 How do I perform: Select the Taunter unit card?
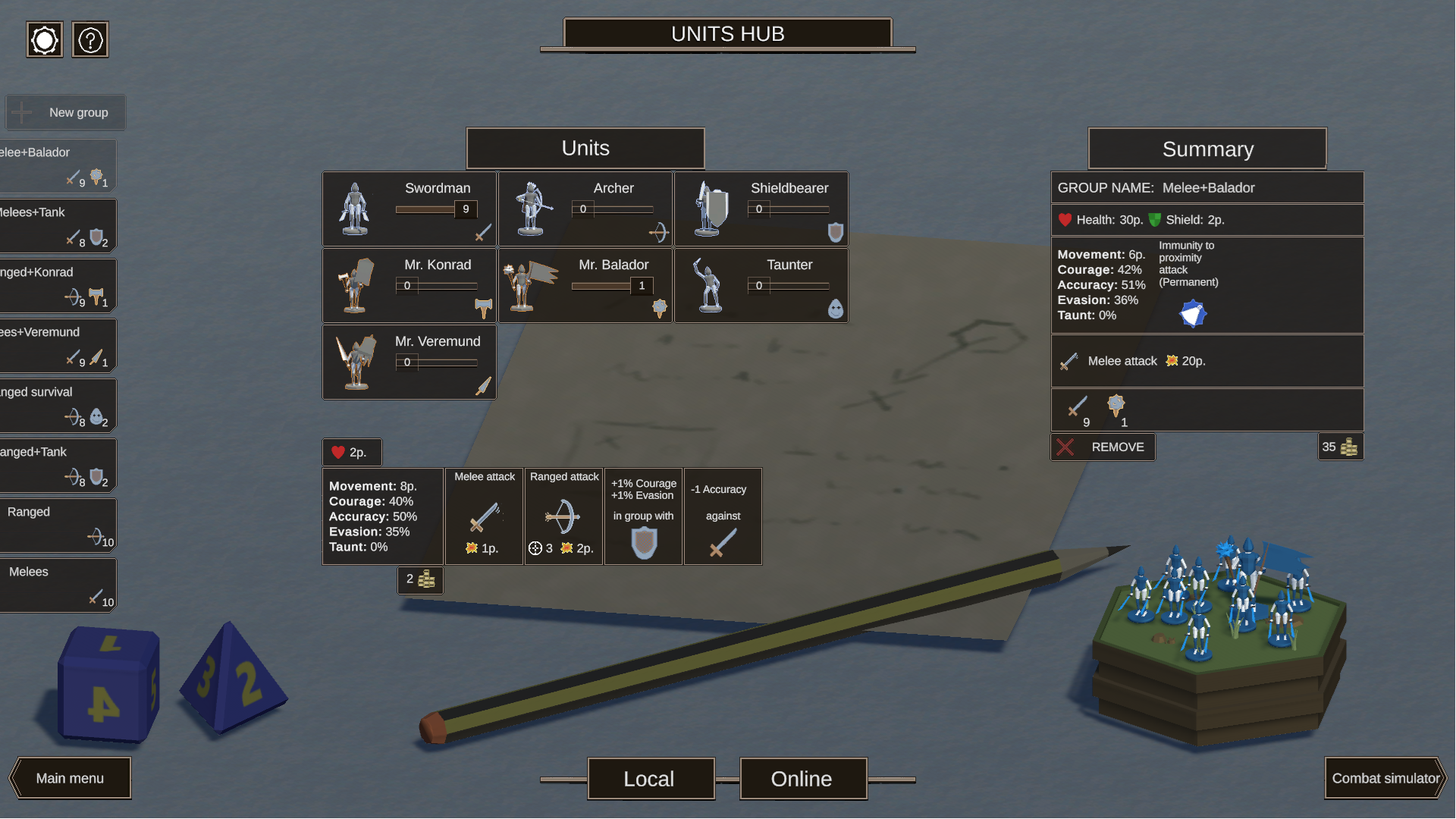[761, 285]
